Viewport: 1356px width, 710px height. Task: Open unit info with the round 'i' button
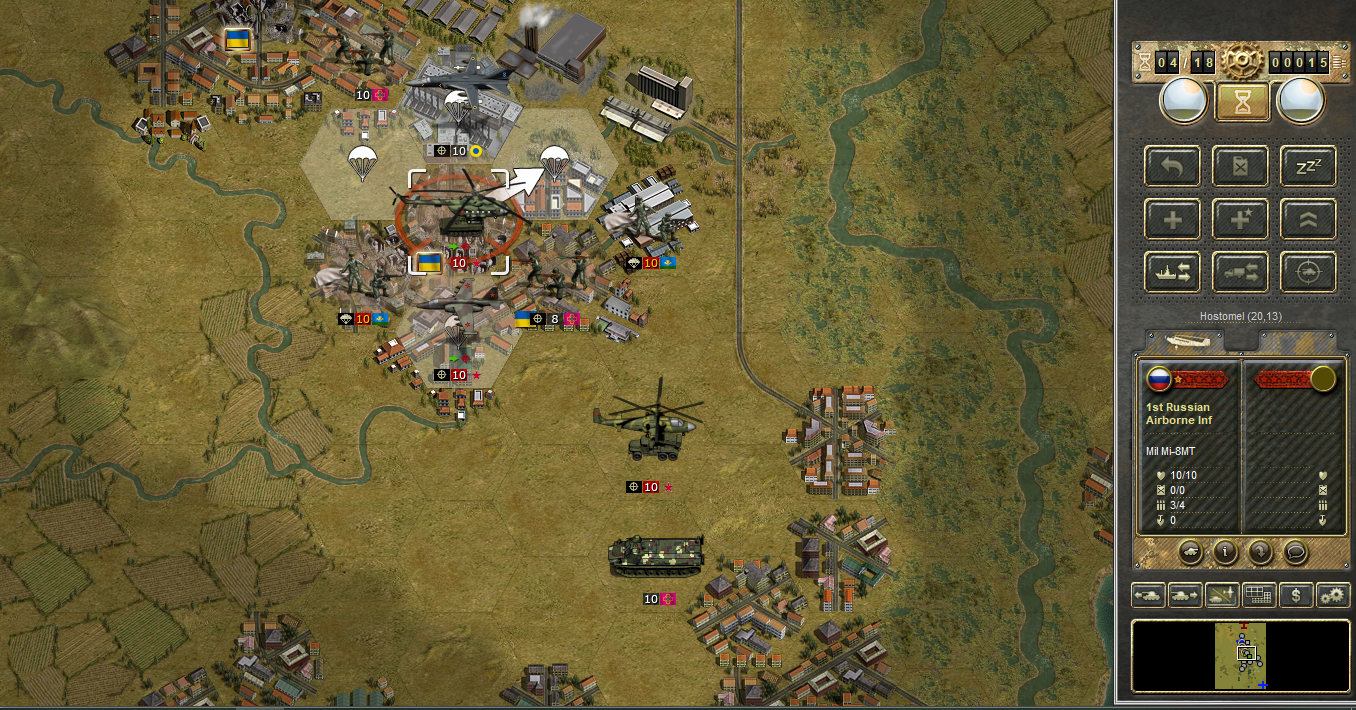1226,551
